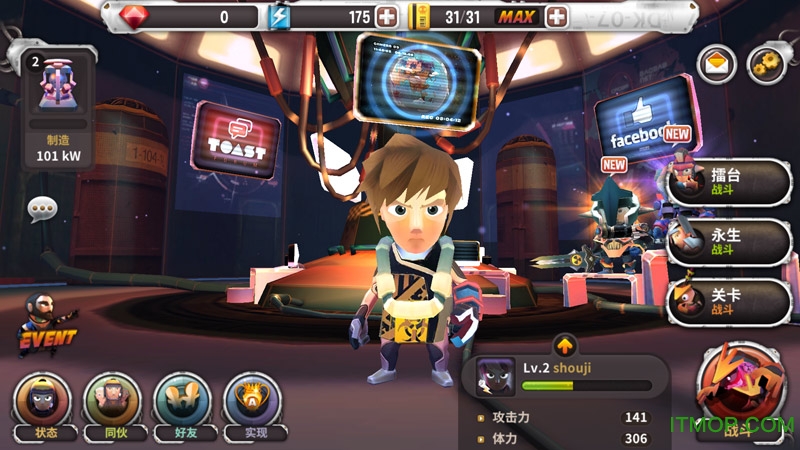The image size is (800, 450).
Task: Open the EVENT icon
Action: pyautogui.click(x=44, y=324)
